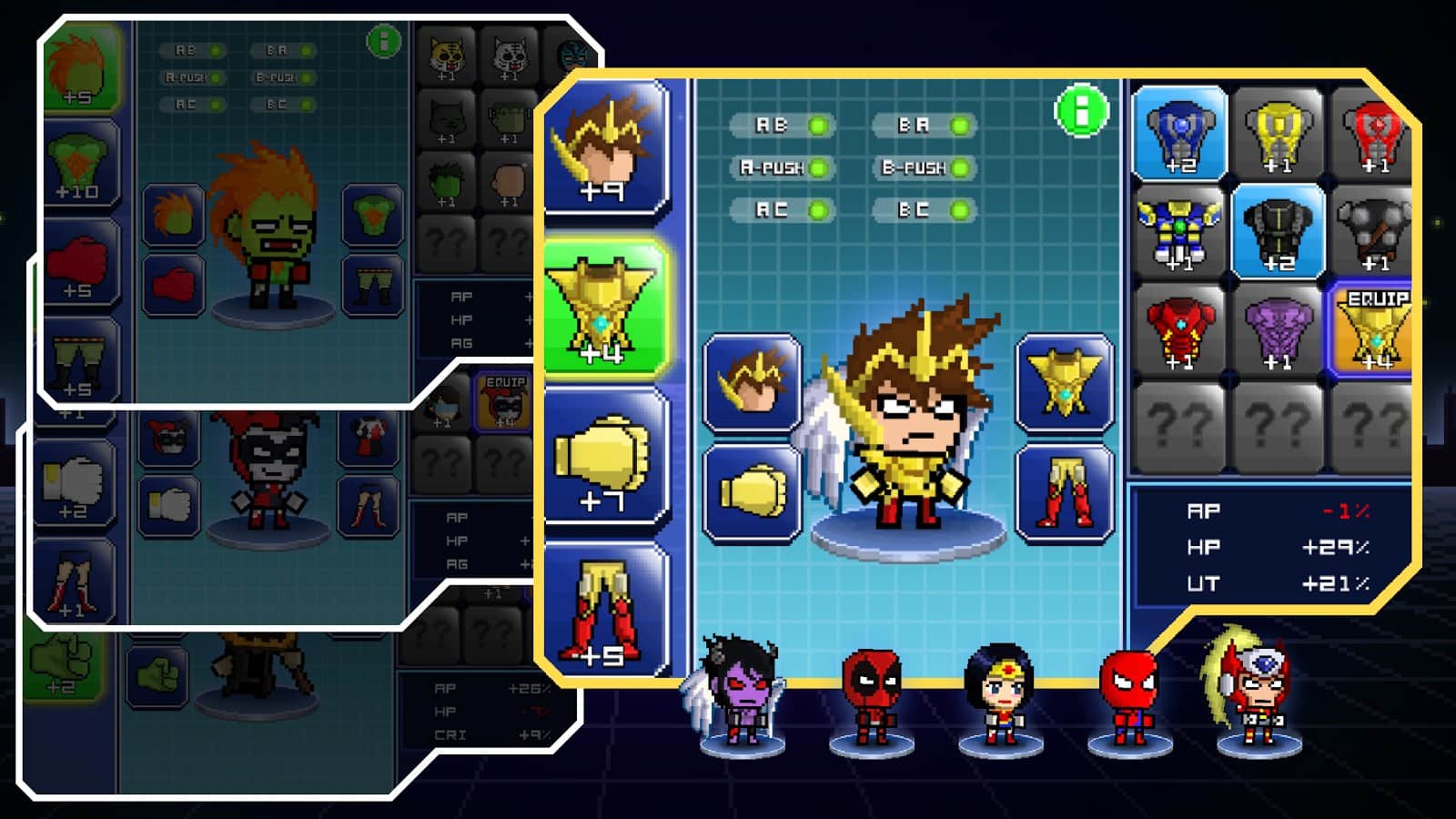Image resolution: width=1456 pixels, height=819 pixels.
Task: Toggle the A-PUSH combo option
Action: (782, 167)
